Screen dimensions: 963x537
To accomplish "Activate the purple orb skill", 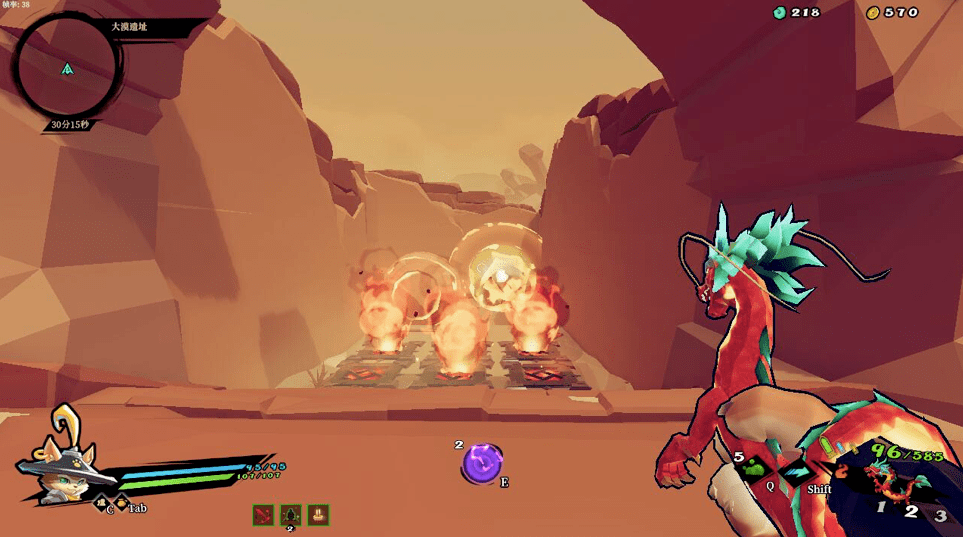I will [482, 463].
